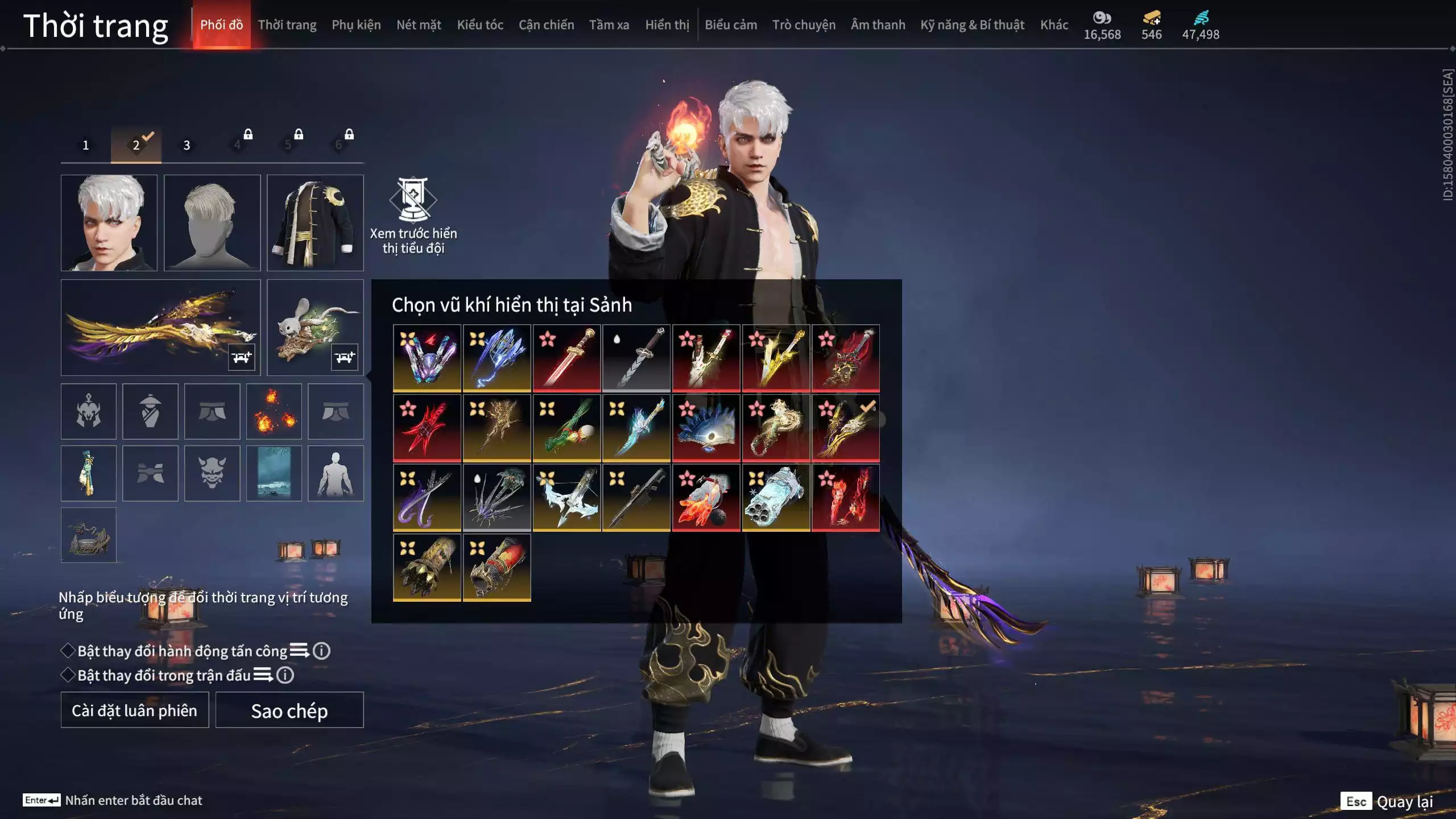Toggle Bật thay đổi hành động tấn công
The width and height of the screenshot is (1456, 819).
(68, 651)
